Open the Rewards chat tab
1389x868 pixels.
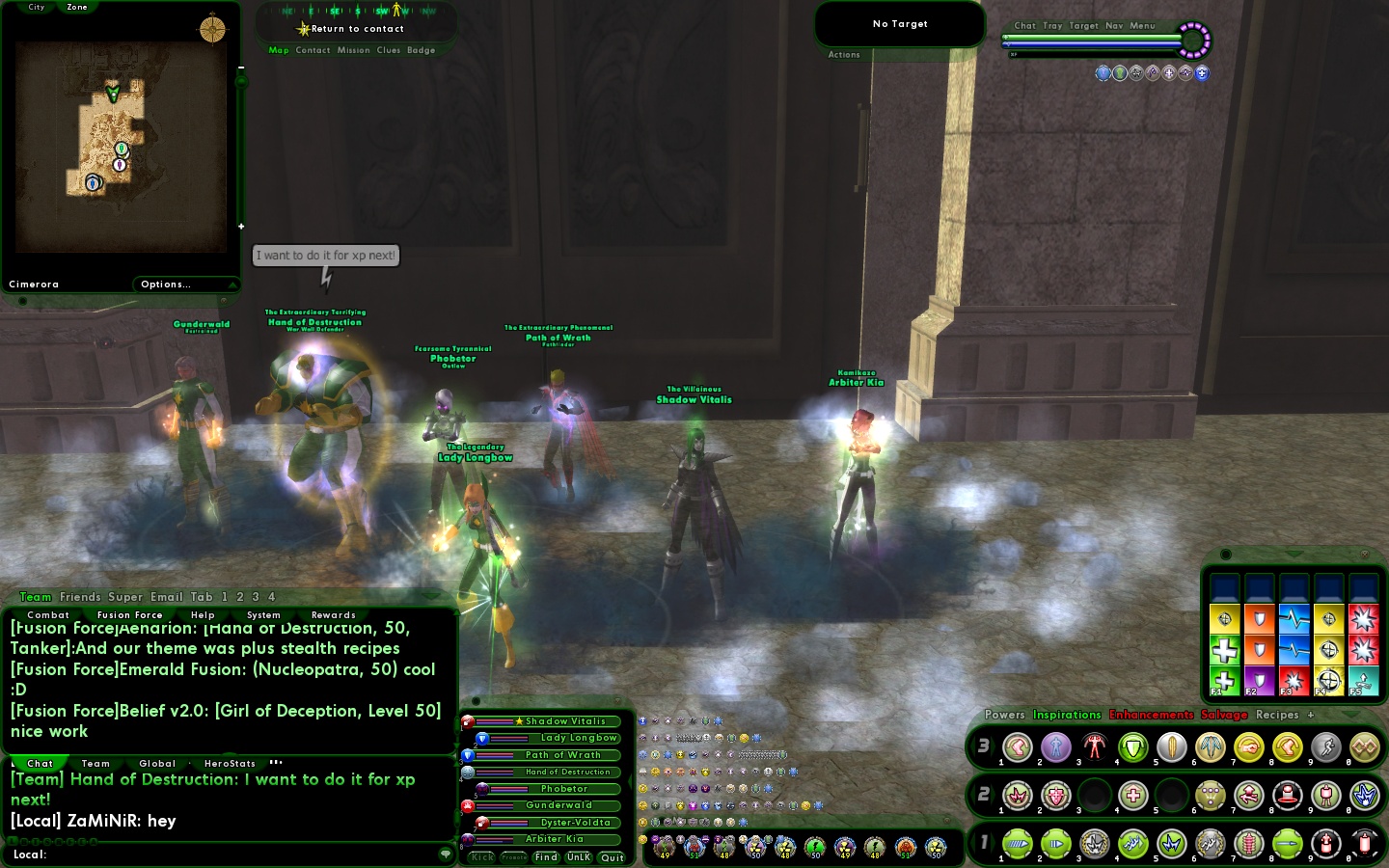[x=333, y=615]
